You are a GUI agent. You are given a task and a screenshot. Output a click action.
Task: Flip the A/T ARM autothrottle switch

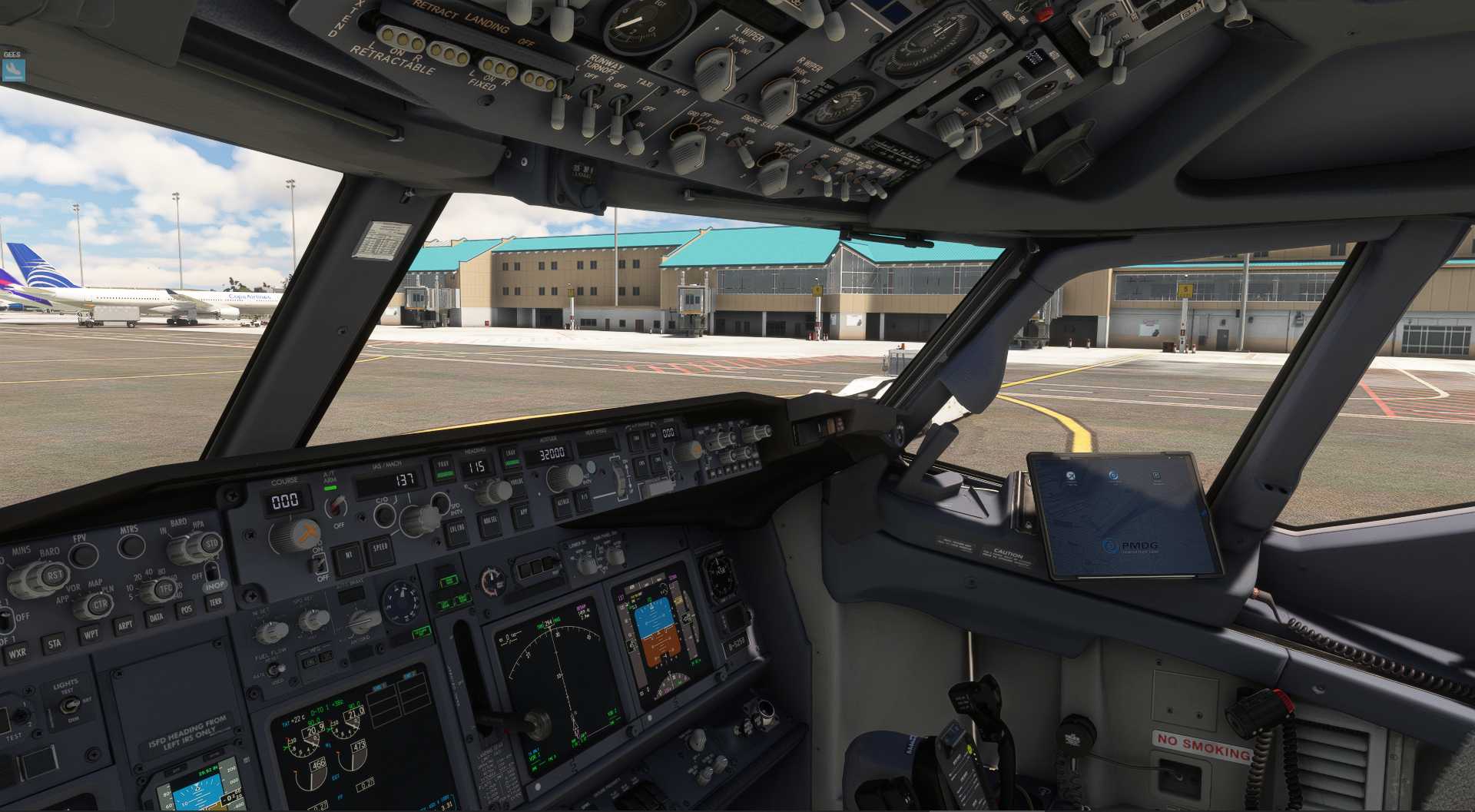336,505
